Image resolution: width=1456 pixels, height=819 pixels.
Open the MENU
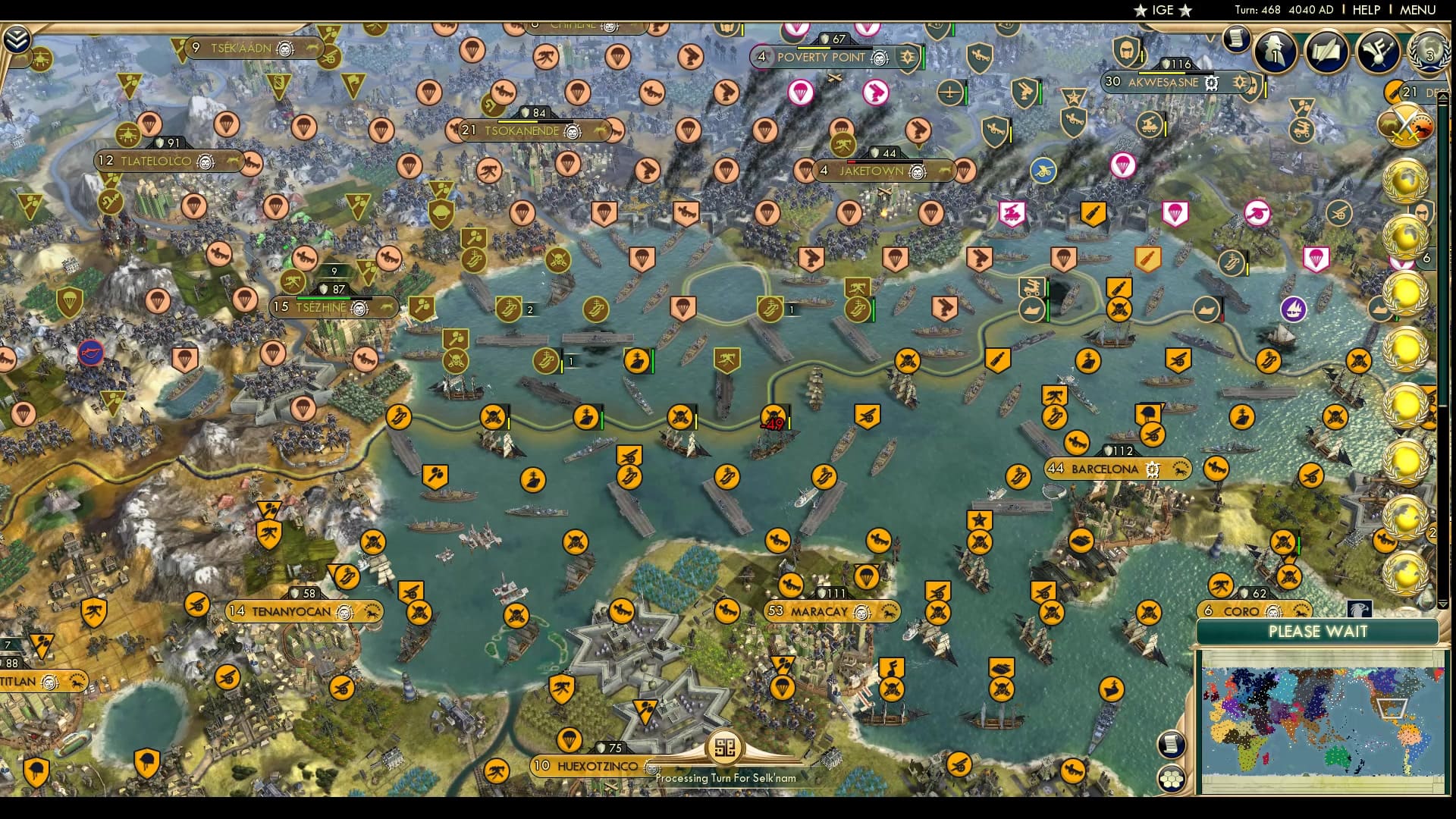1421,10
